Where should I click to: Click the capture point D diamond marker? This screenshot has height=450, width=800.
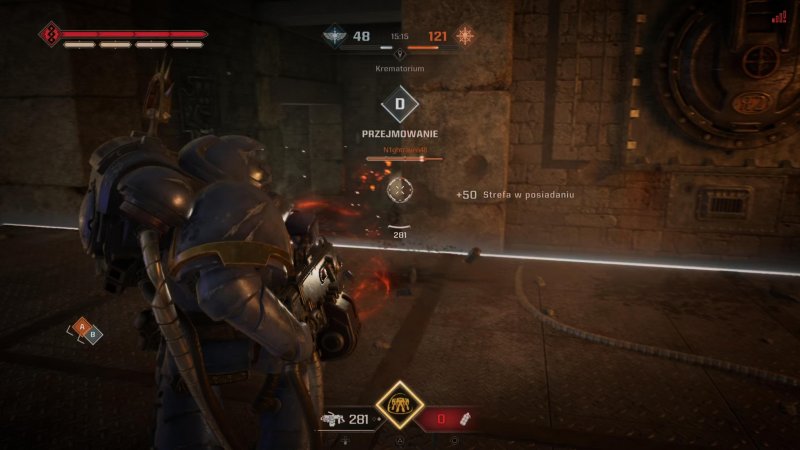[x=400, y=104]
